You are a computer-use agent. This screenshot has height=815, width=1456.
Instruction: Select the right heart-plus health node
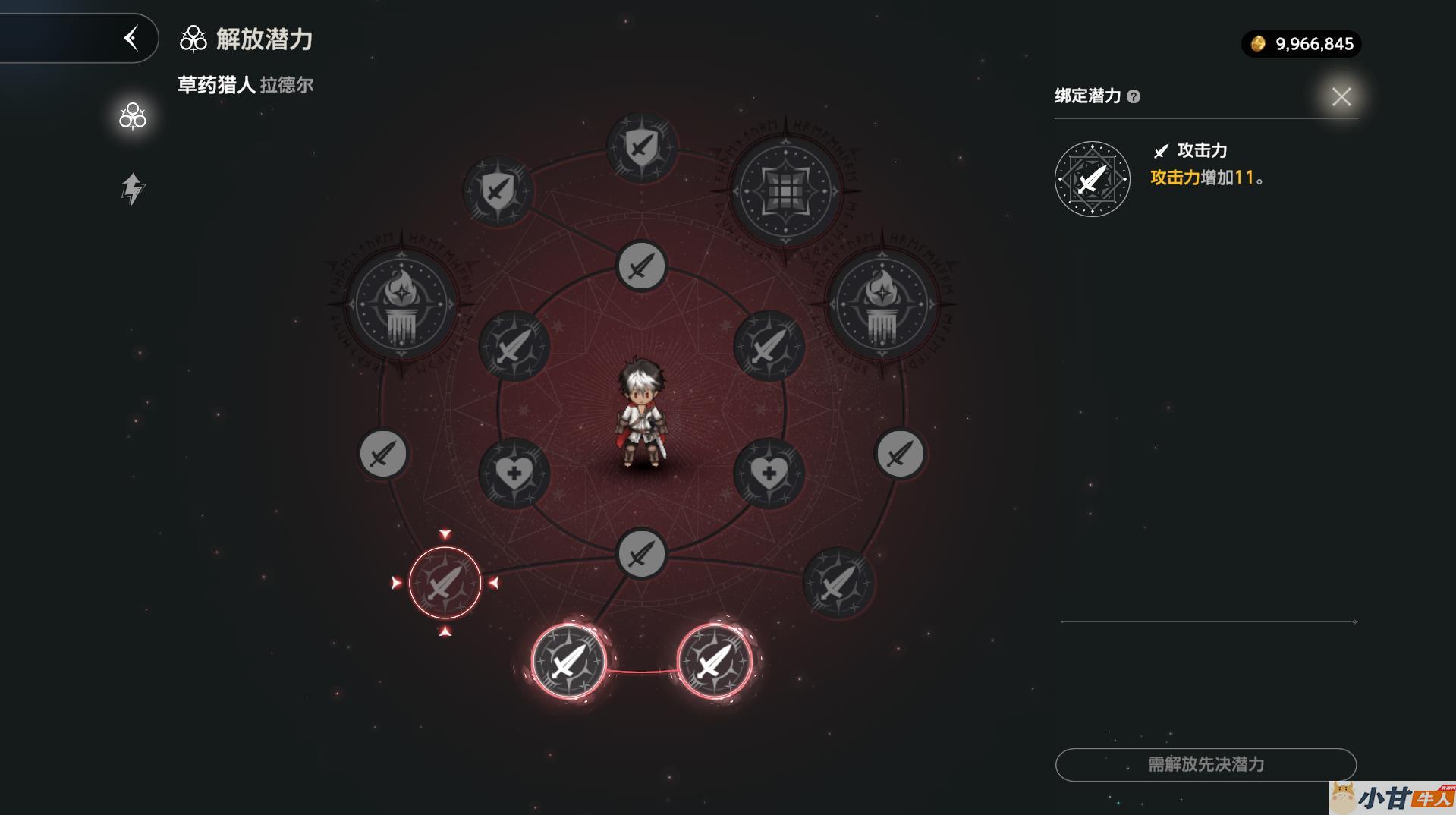point(769,474)
